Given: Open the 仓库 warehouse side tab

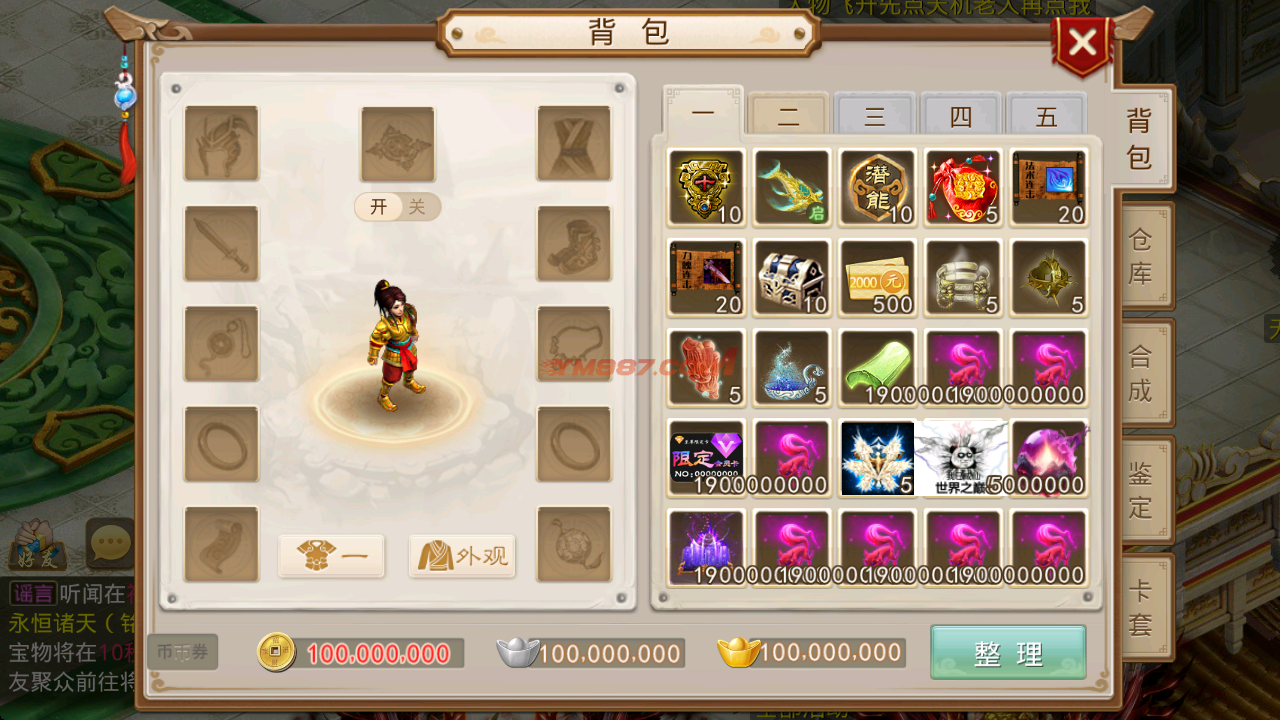Looking at the screenshot, I should pyautogui.click(x=1141, y=256).
